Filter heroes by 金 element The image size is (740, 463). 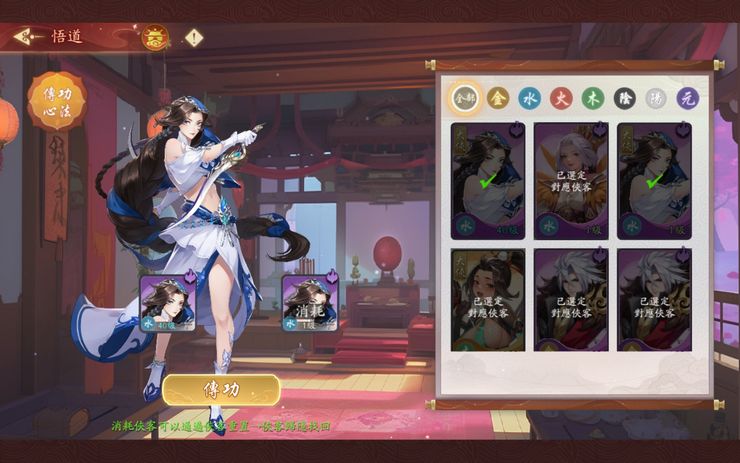tap(497, 98)
